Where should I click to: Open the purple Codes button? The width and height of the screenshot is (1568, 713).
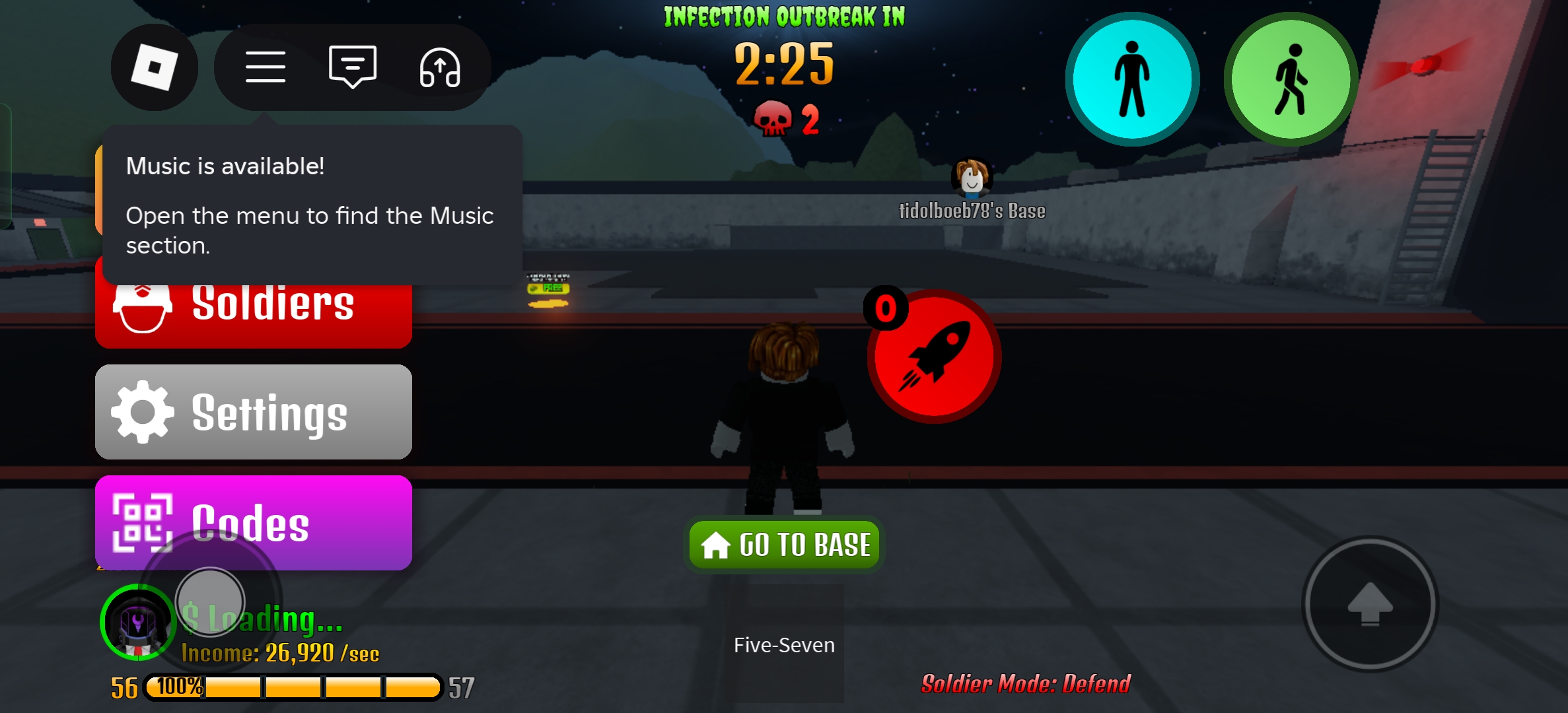pos(254,522)
